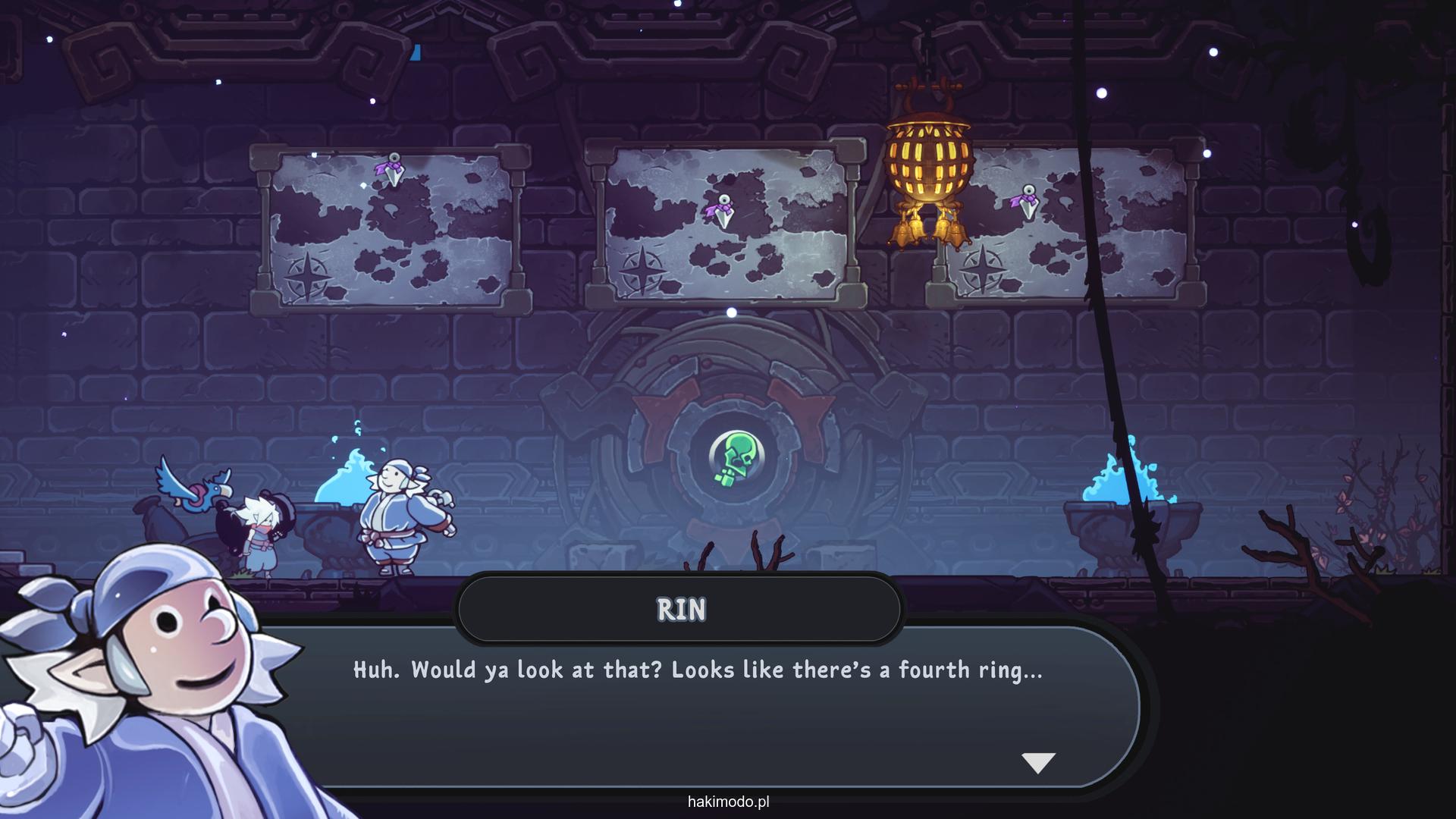Advance the dialogue with the white arrow
The image size is (1456, 819).
[1038, 762]
